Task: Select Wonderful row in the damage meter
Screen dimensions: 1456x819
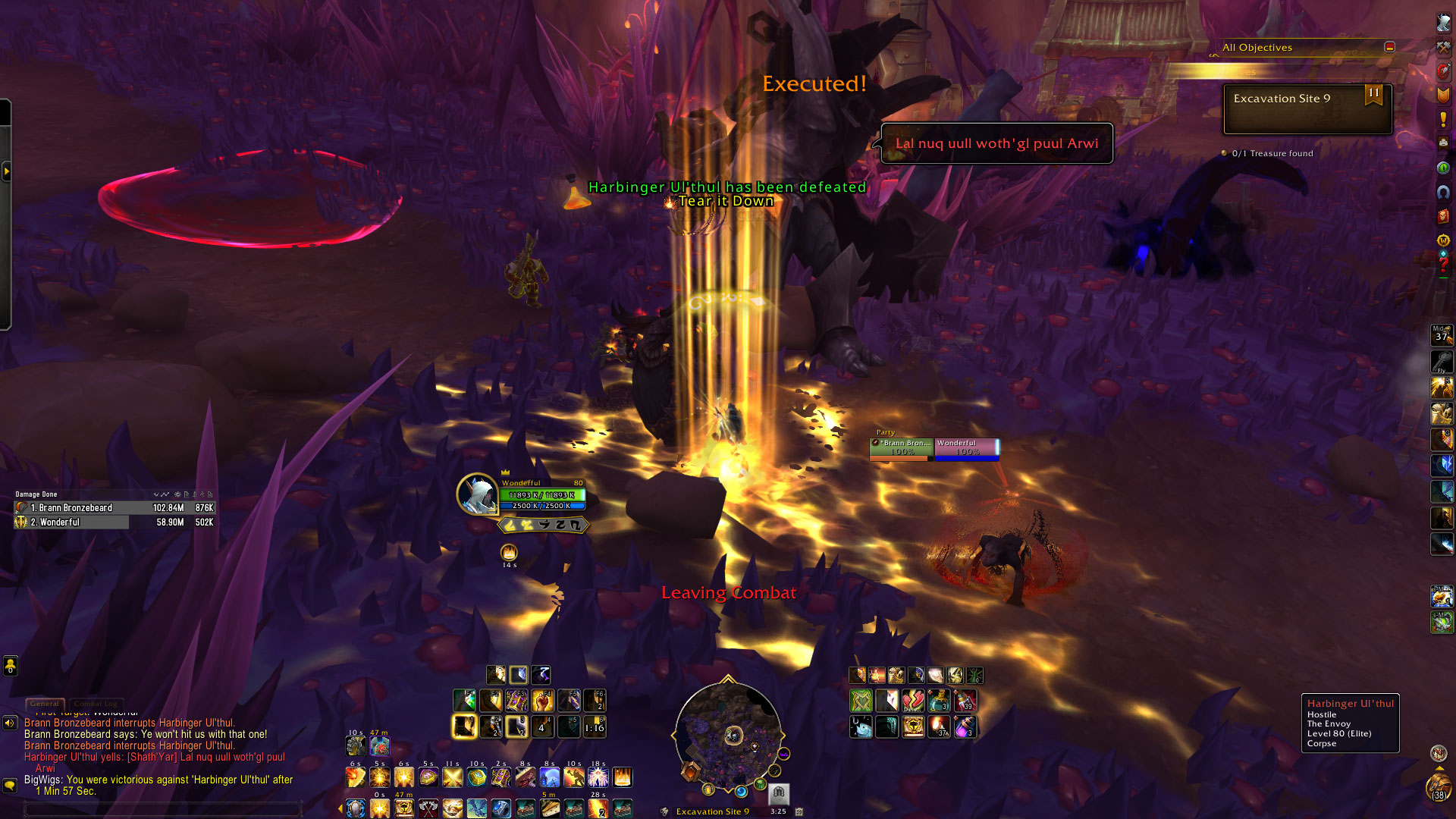Action: coord(114,522)
